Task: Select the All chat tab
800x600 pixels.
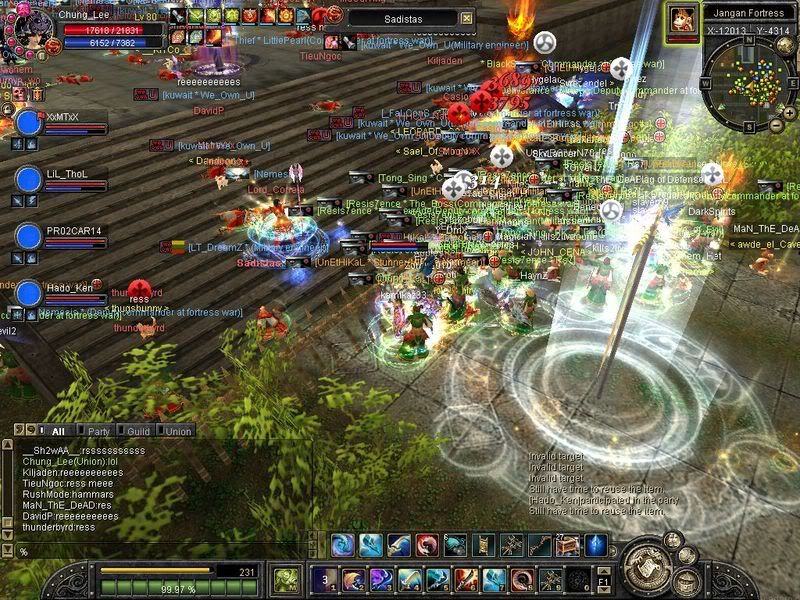Action: (58, 431)
